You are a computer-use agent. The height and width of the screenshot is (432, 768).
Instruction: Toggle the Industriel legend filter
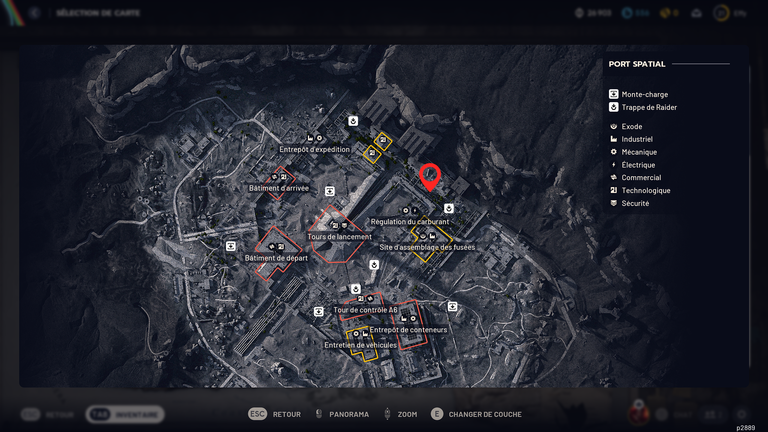[x=636, y=140]
